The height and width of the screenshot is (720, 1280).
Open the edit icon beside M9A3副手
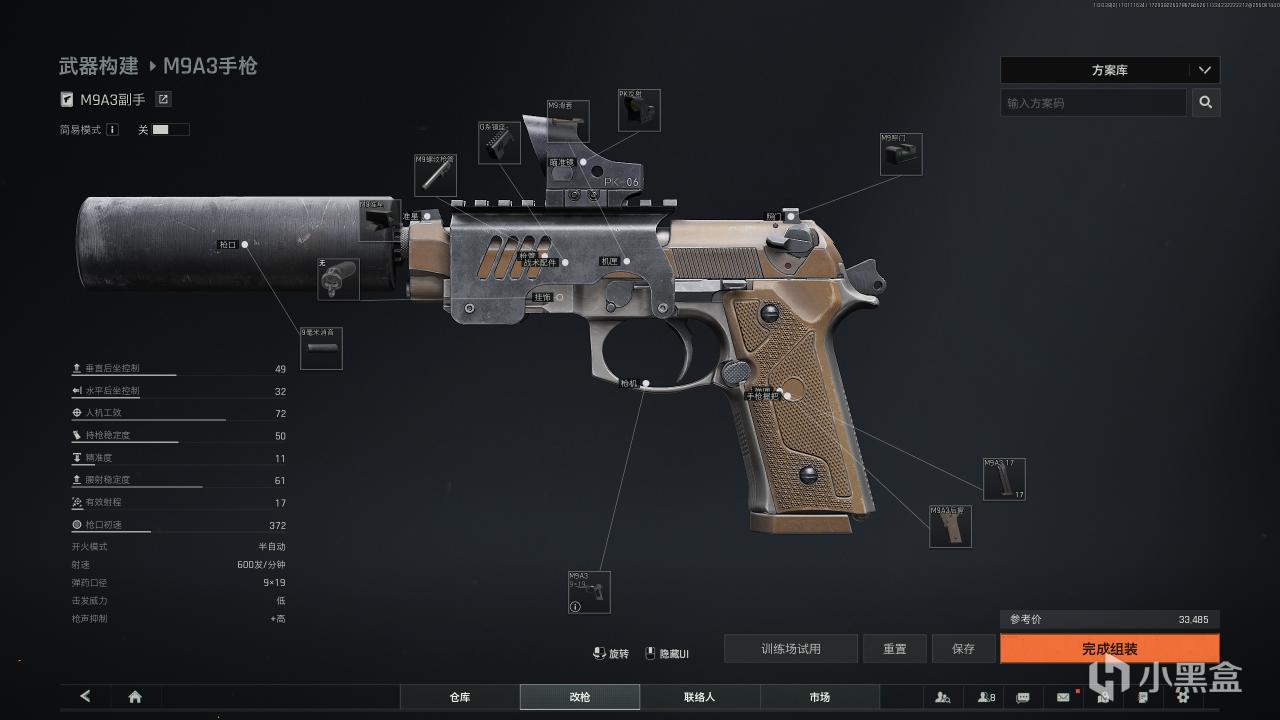pyautogui.click(x=163, y=99)
